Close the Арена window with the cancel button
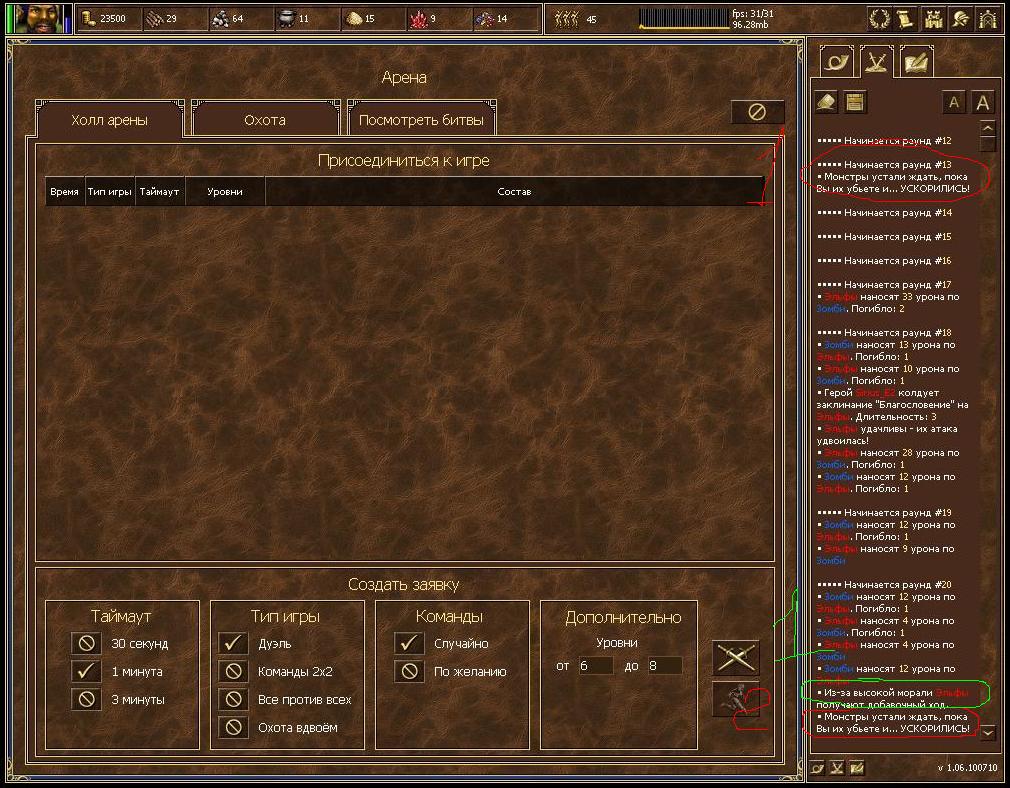Viewport: 1010px width, 788px height. (757, 112)
